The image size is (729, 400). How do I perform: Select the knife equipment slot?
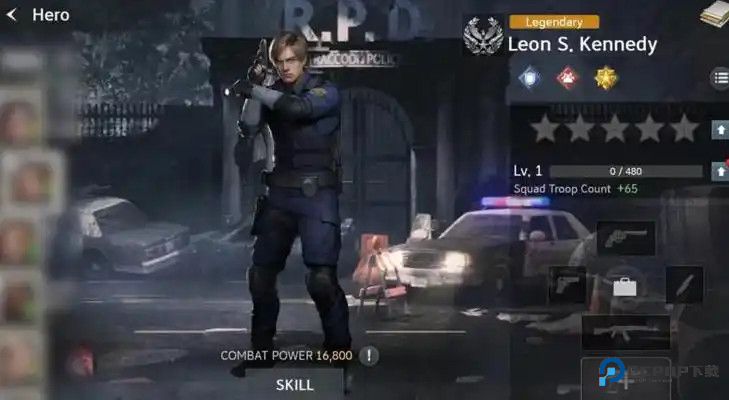pos(684,285)
